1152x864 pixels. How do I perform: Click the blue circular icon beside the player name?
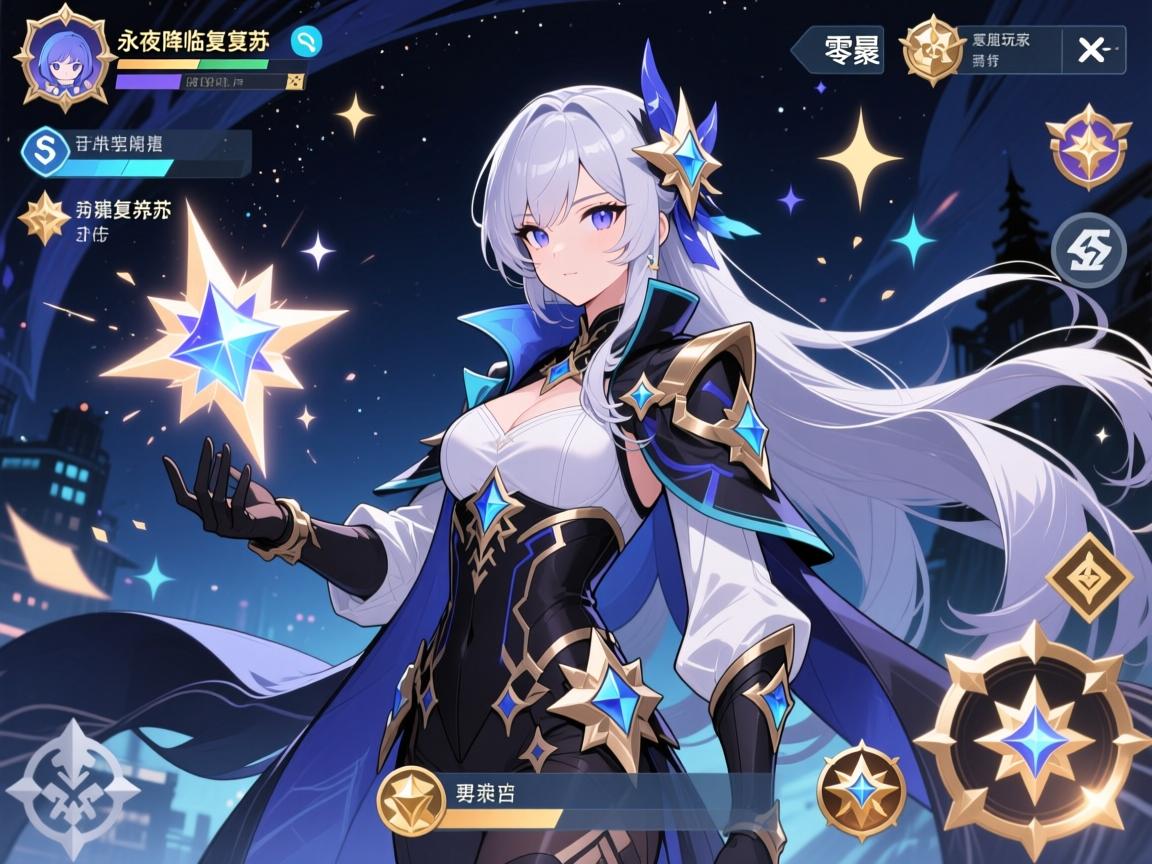click(x=306, y=41)
